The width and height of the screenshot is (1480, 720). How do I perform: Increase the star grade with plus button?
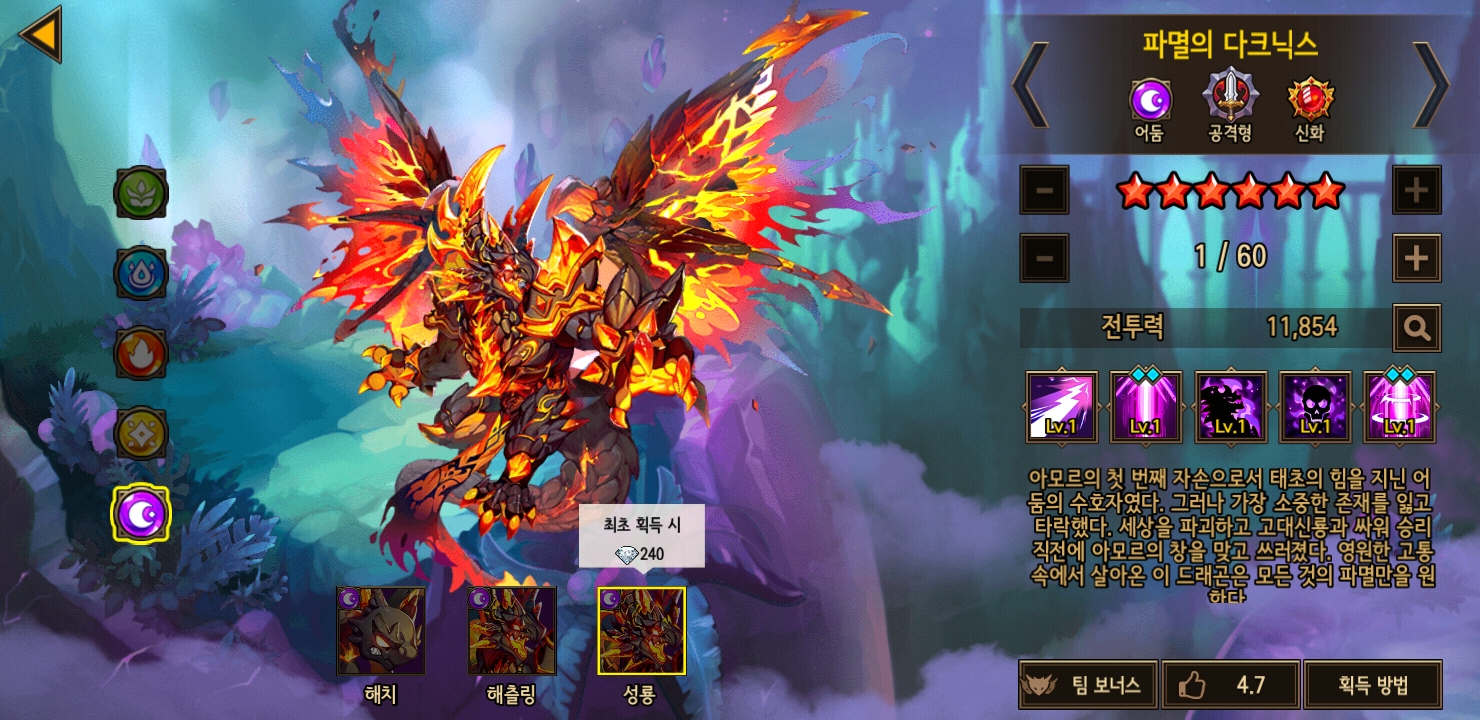coord(1416,189)
